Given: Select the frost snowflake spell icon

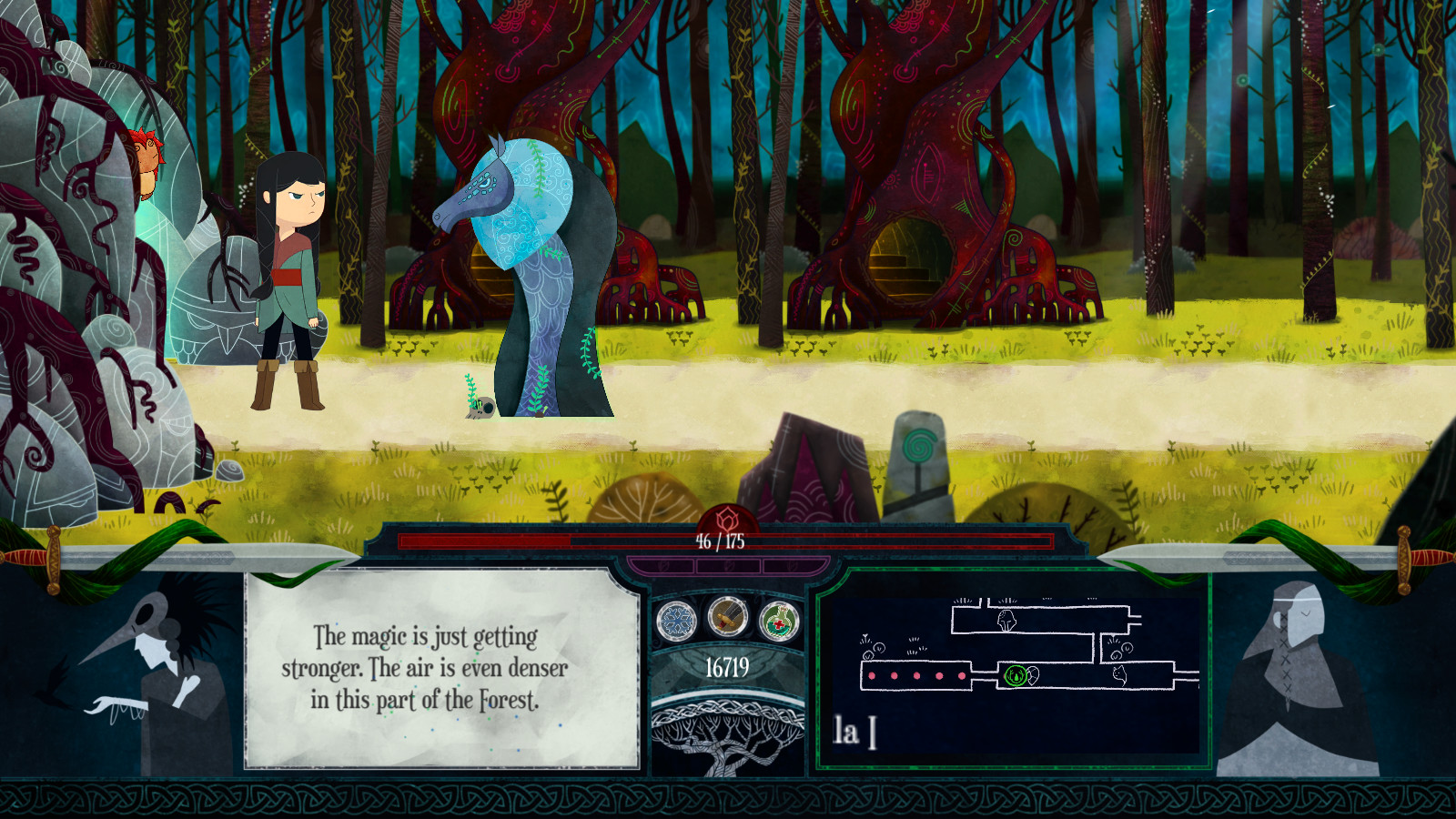Looking at the screenshot, I should (675, 618).
